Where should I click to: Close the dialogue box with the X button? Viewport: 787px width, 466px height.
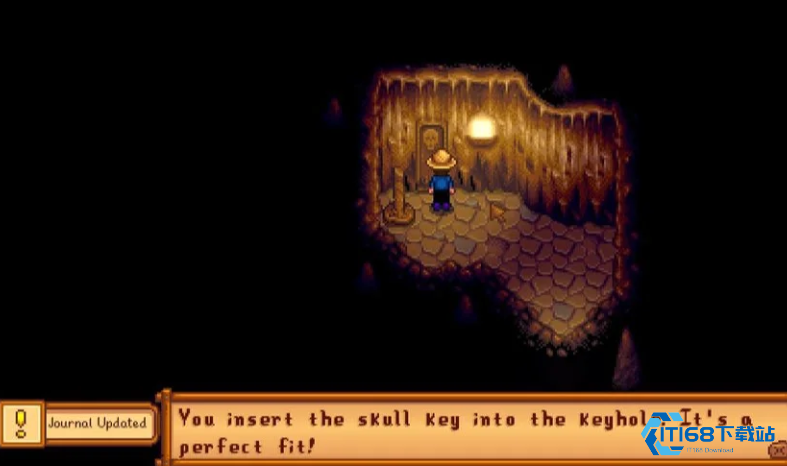[x=778, y=451]
